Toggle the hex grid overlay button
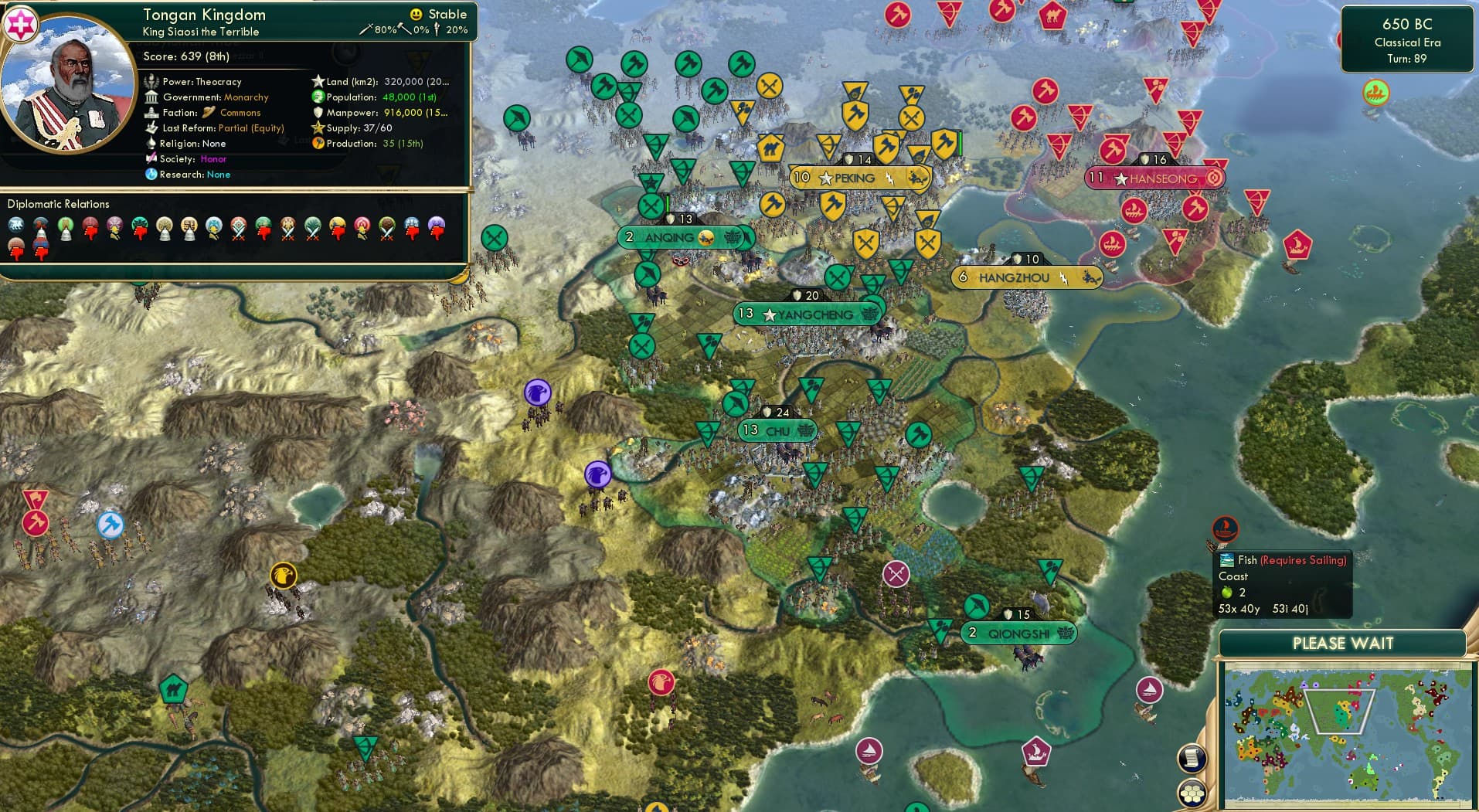This screenshot has height=812, width=1479. pos(1192,791)
